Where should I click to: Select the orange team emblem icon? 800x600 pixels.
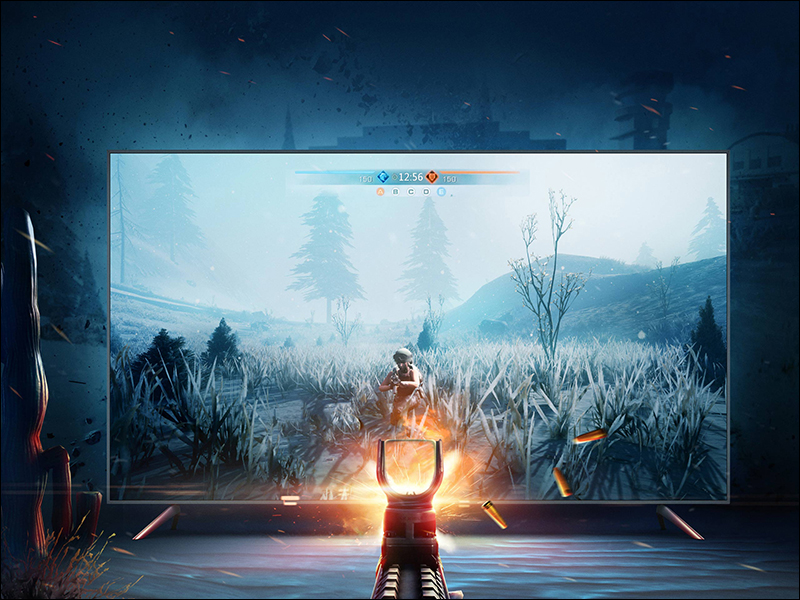(432, 177)
